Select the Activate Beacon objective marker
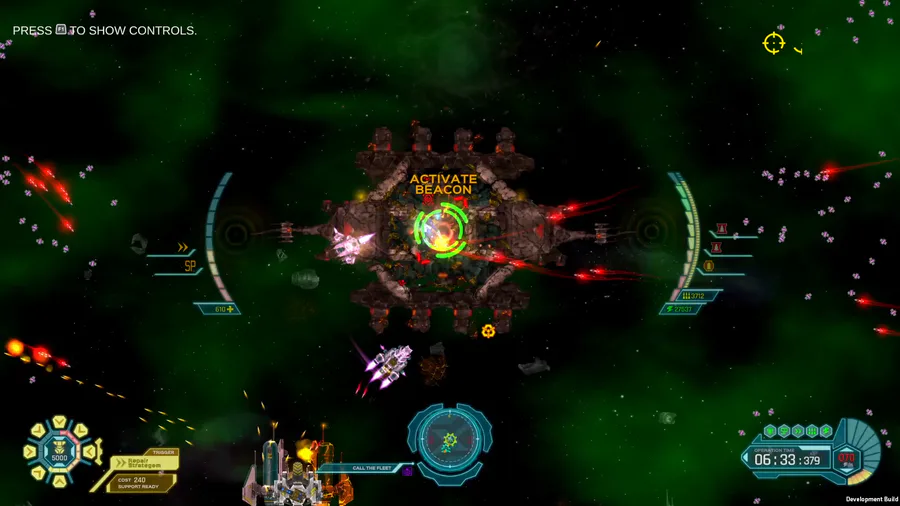This screenshot has width=900, height=506. [x=441, y=229]
